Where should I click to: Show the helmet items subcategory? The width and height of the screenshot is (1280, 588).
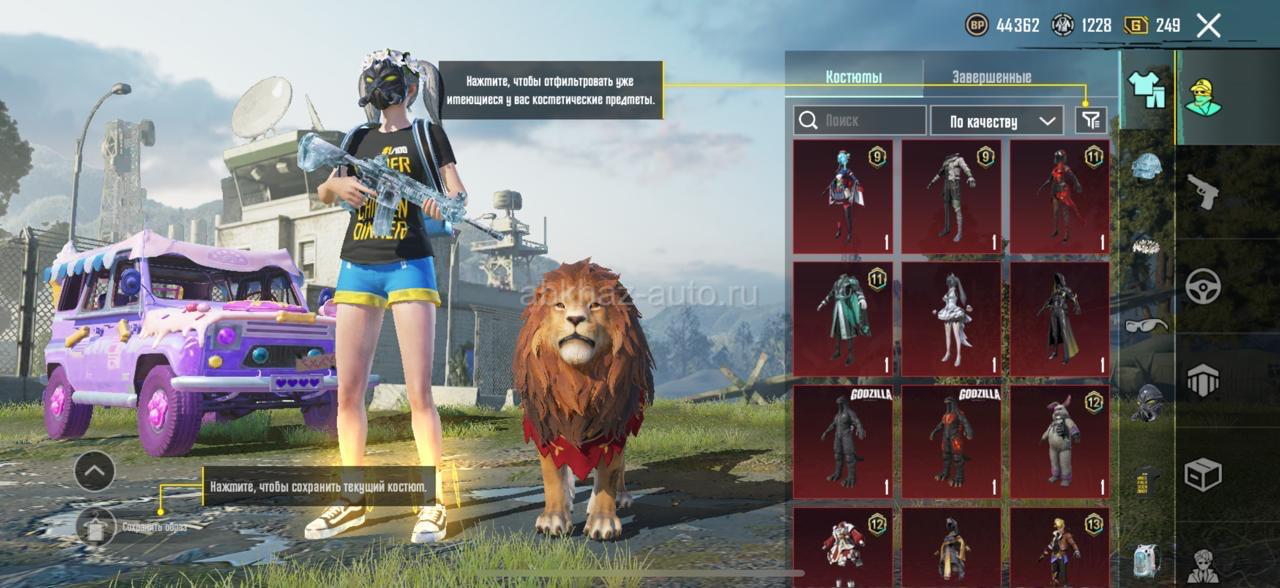click(1147, 167)
